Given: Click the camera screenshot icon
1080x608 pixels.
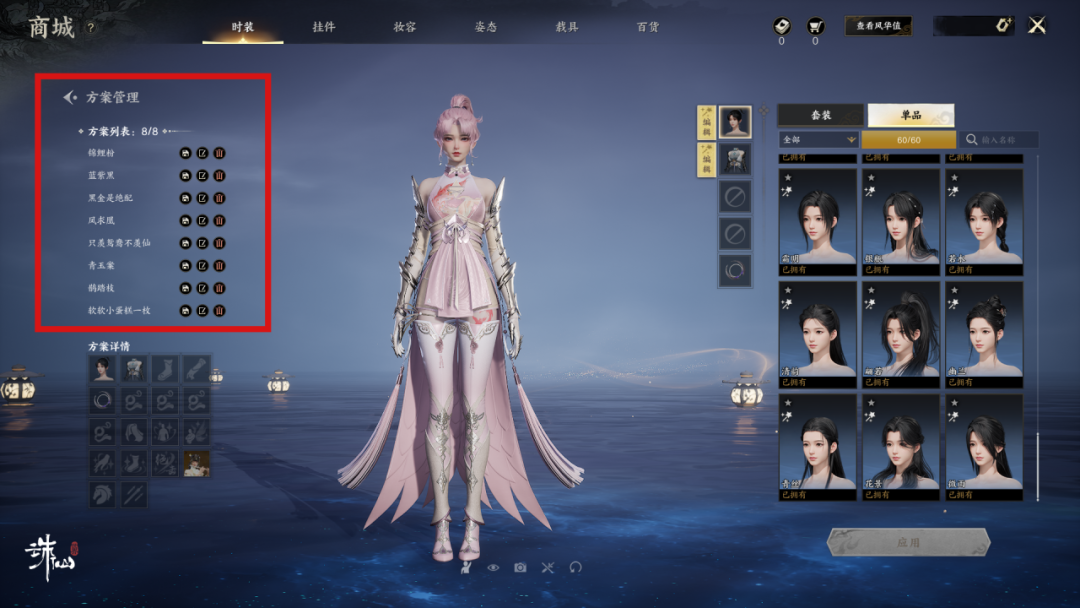Looking at the screenshot, I should click(x=520, y=567).
